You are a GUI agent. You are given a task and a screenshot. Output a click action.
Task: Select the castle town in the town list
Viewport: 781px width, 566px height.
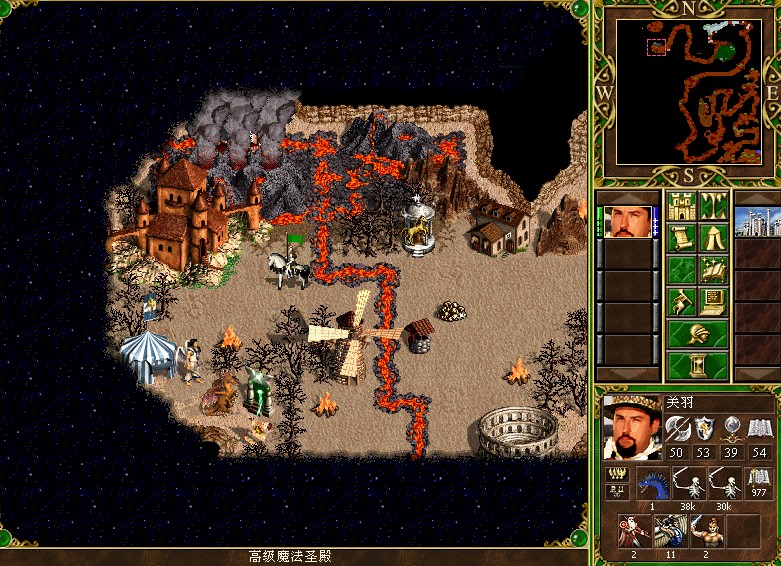click(x=754, y=222)
